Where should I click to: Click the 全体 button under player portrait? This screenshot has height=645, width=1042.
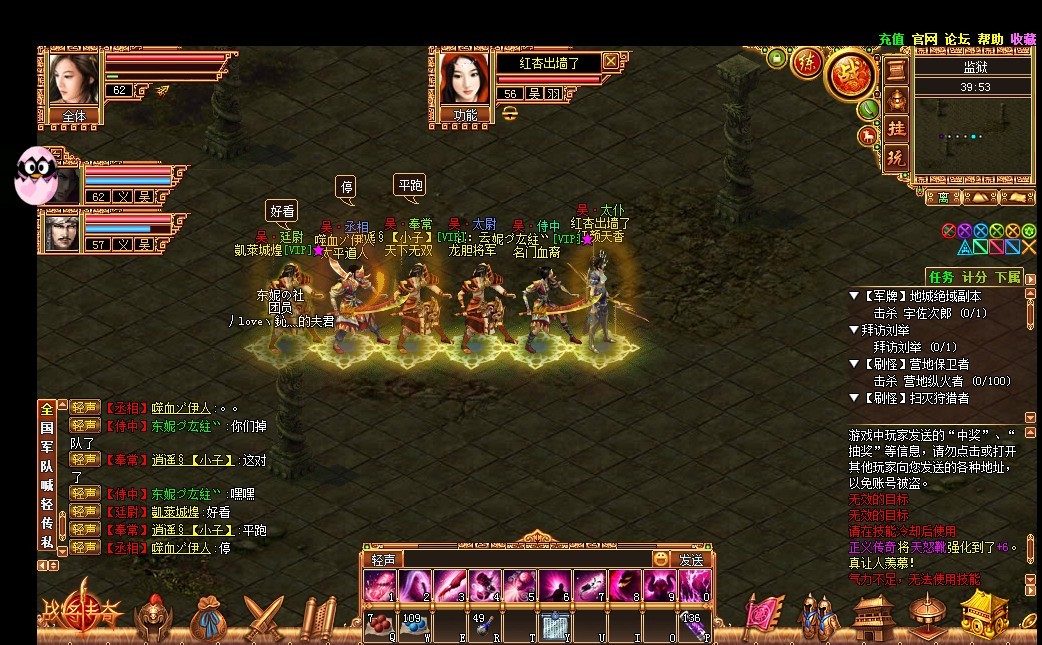pos(74,116)
